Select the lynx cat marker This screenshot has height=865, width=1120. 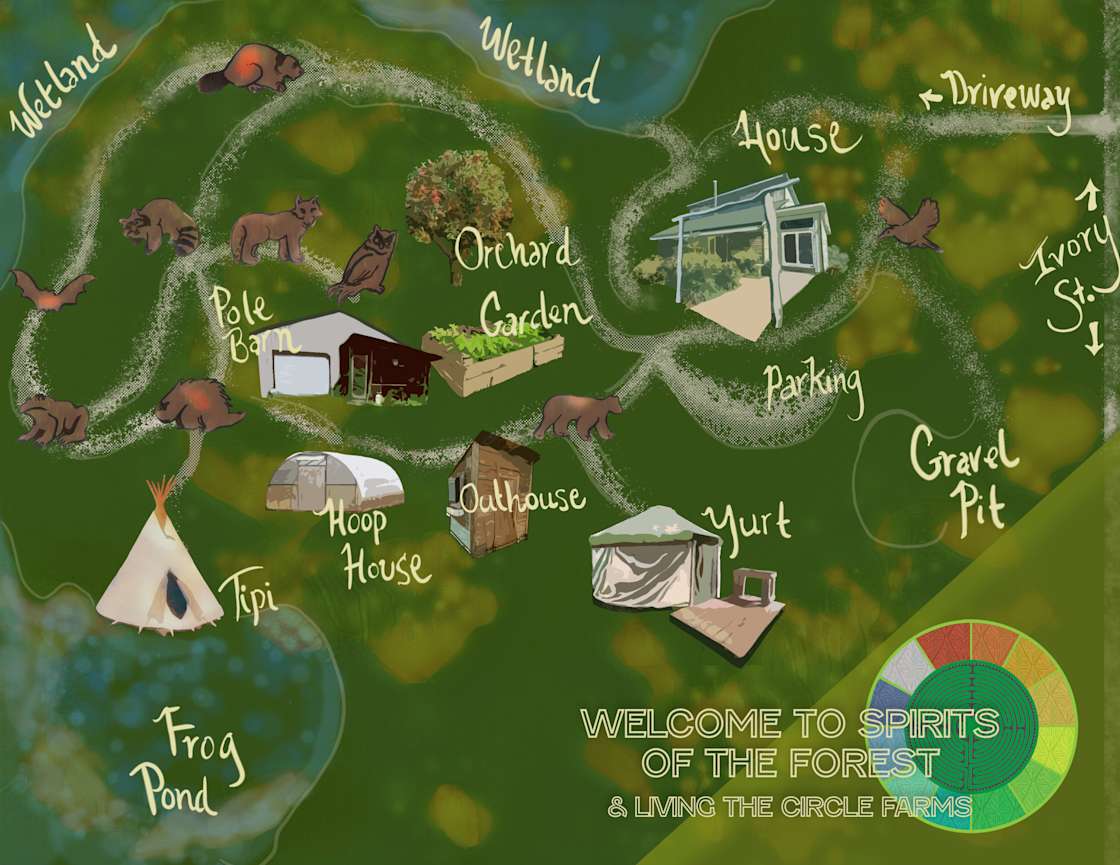[x=275, y=230]
